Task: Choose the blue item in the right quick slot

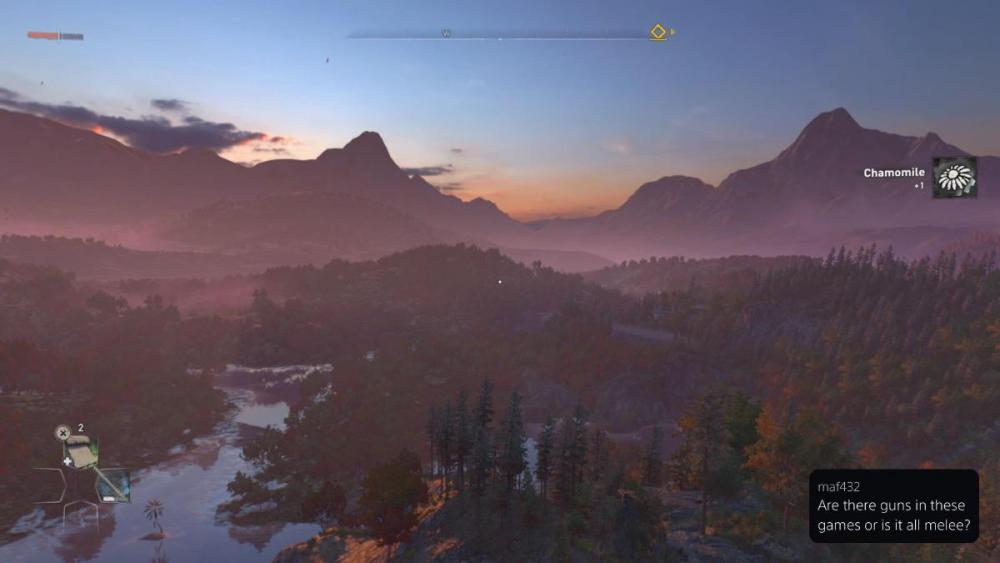Action: [x=113, y=485]
